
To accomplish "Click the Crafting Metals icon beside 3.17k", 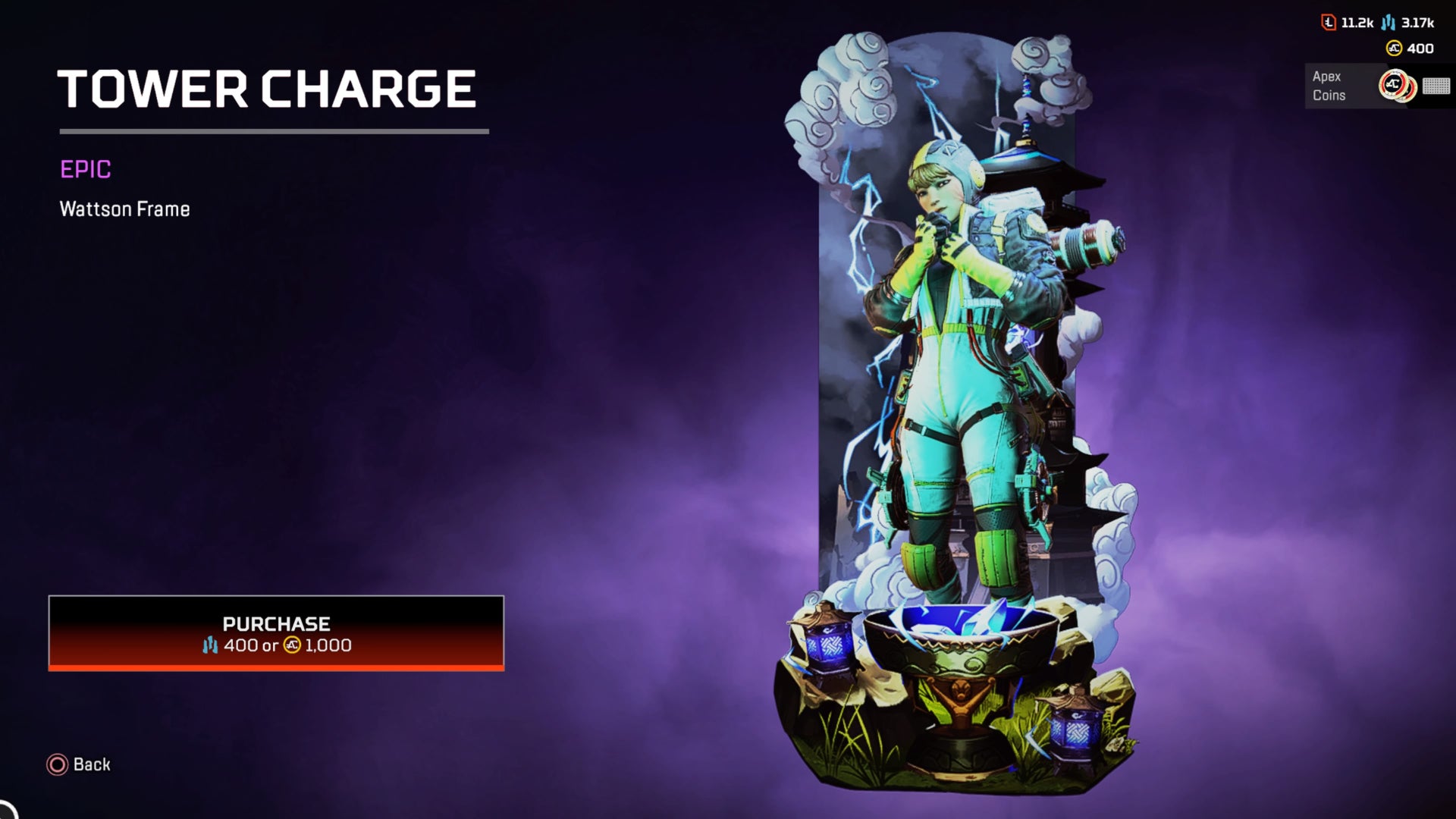I will click(1388, 23).
